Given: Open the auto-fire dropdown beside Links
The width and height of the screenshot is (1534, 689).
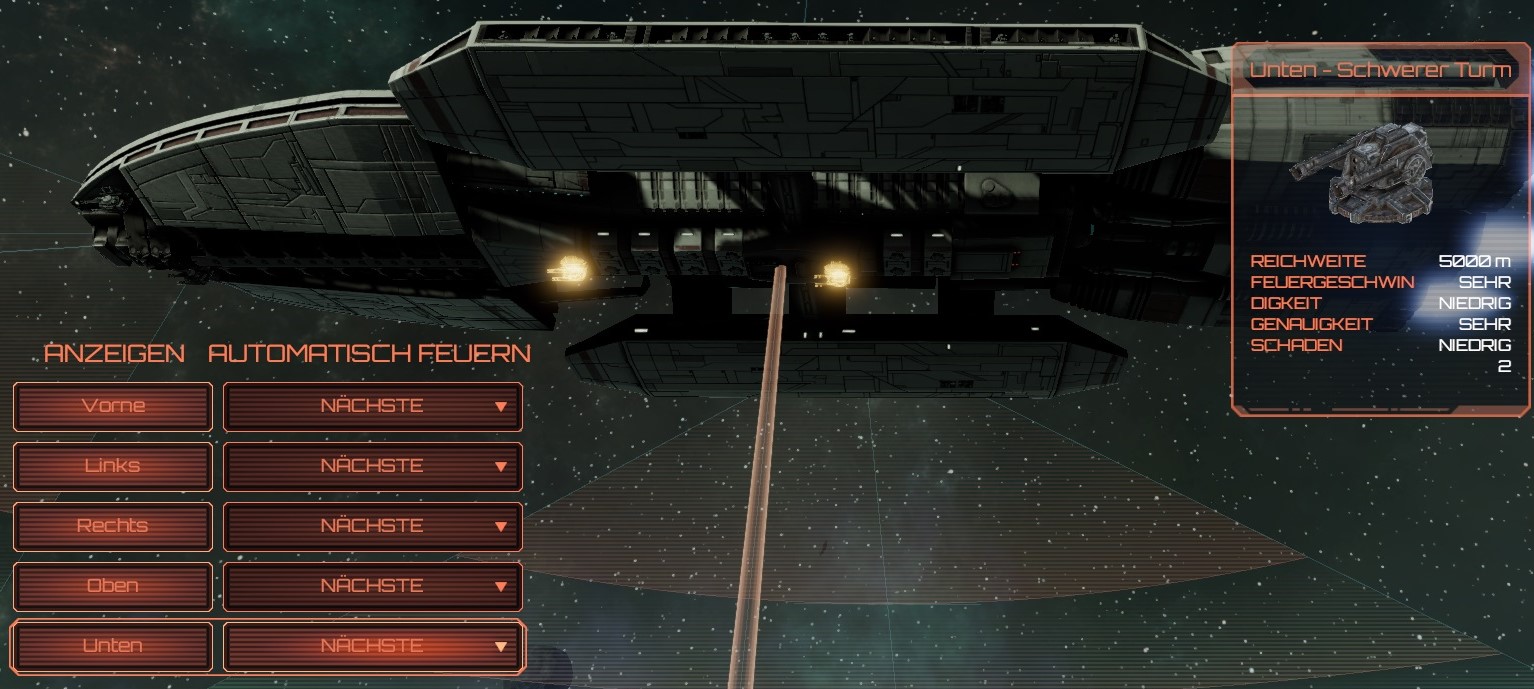Looking at the screenshot, I should [372, 466].
